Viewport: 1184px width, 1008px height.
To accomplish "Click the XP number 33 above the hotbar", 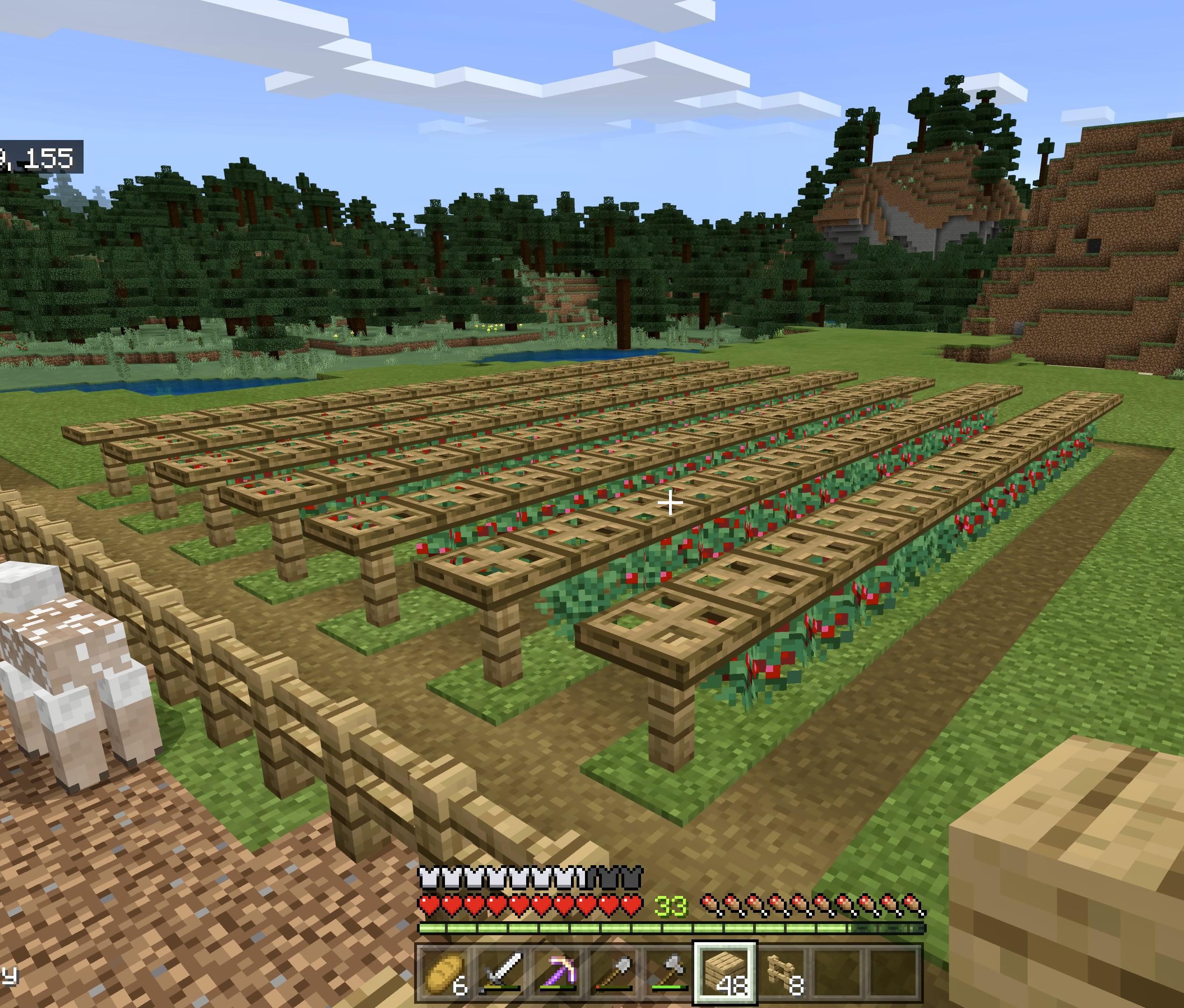I will click(670, 905).
